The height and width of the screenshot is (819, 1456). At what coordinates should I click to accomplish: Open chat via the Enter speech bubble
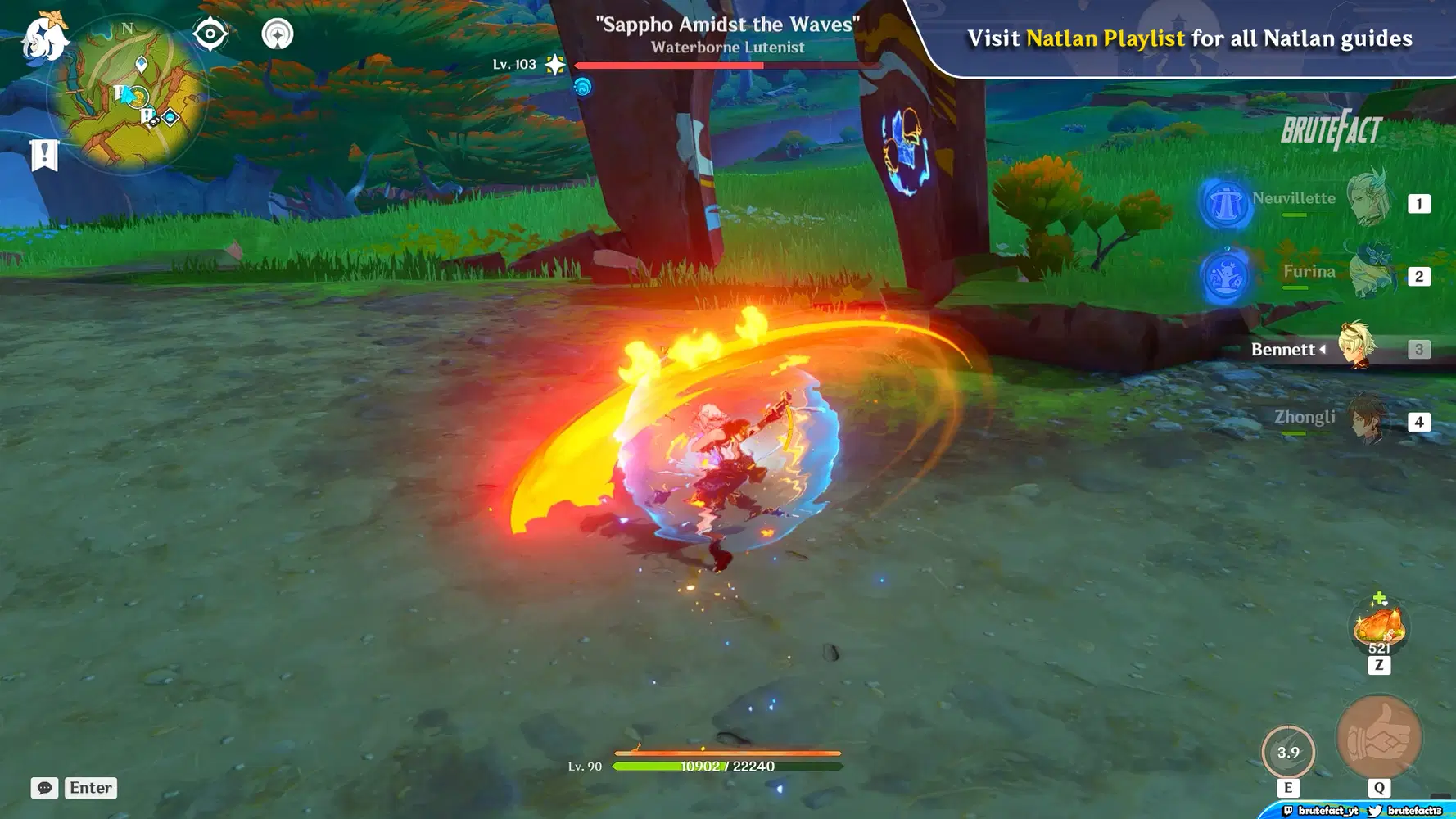[44, 788]
